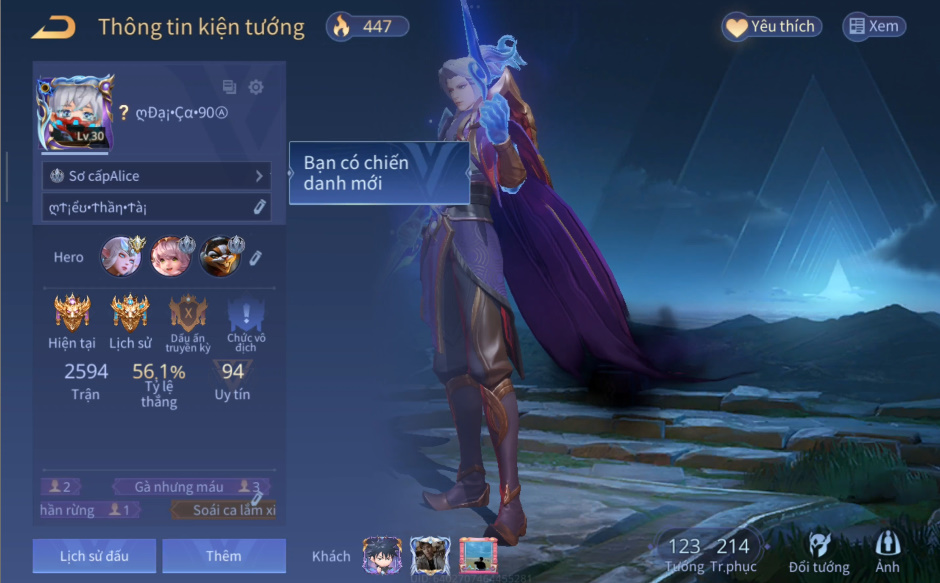The image size is (940, 583).
Task: Expand the Sơ cấp Alice title row
Action: 156,176
